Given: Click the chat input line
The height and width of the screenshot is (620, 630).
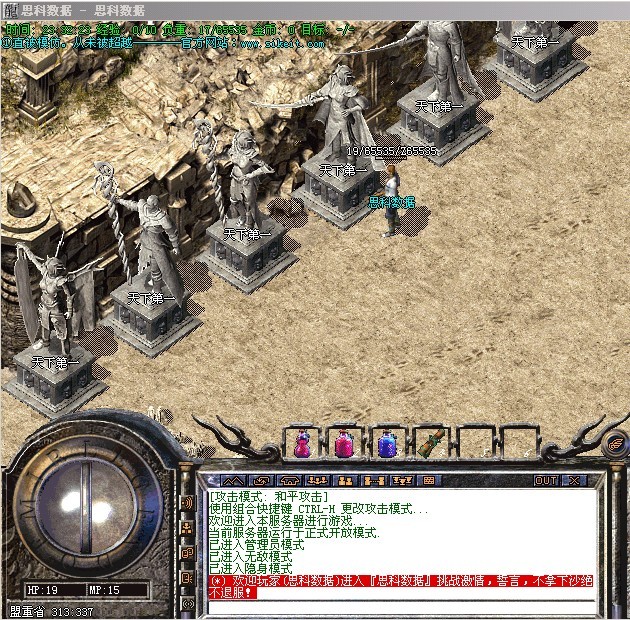Looking at the screenshot, I should coord(400,605).
